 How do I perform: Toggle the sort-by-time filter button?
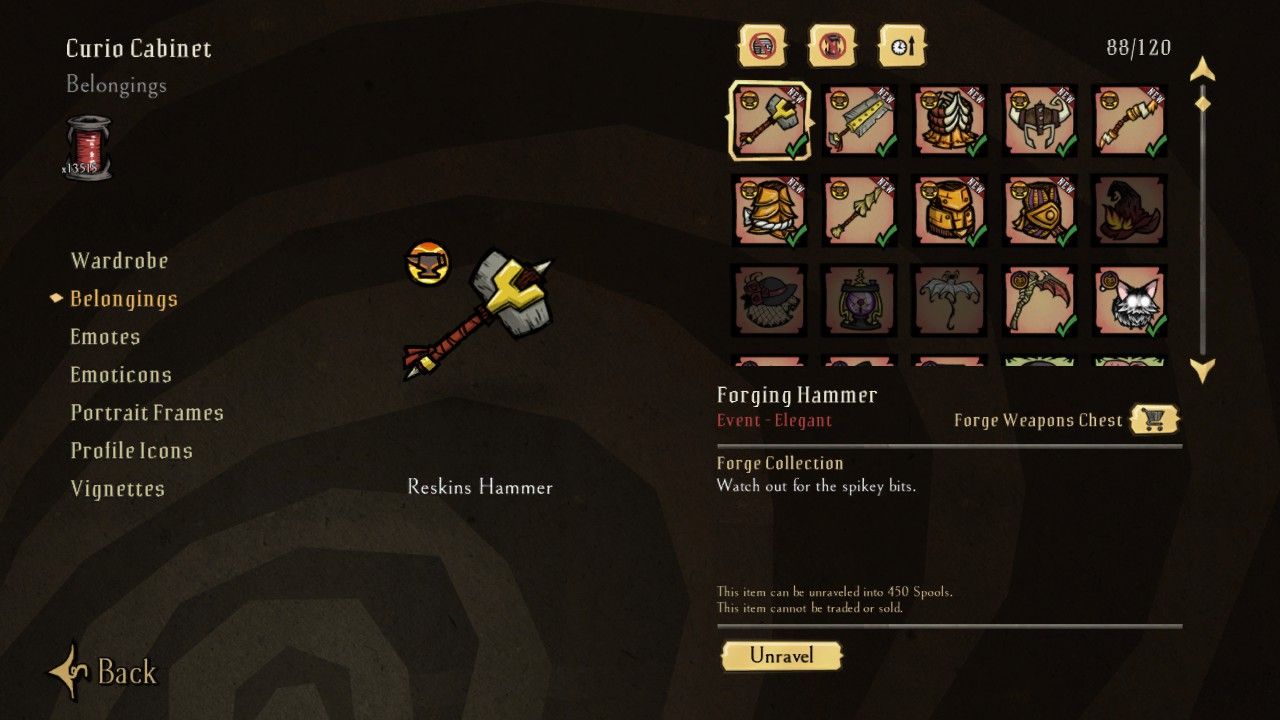click(x=902, y=46)
